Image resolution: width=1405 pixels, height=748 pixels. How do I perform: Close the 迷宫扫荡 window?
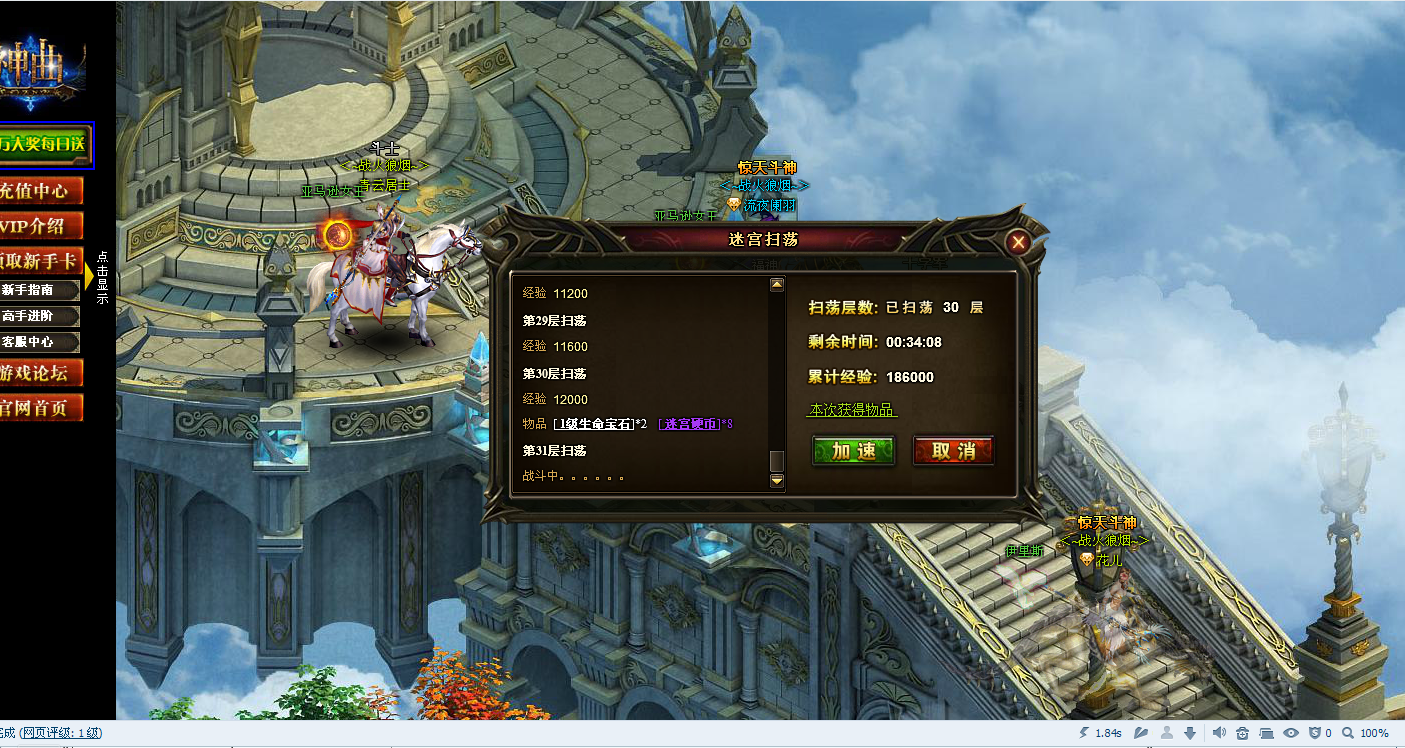(x=1018, y=241)
